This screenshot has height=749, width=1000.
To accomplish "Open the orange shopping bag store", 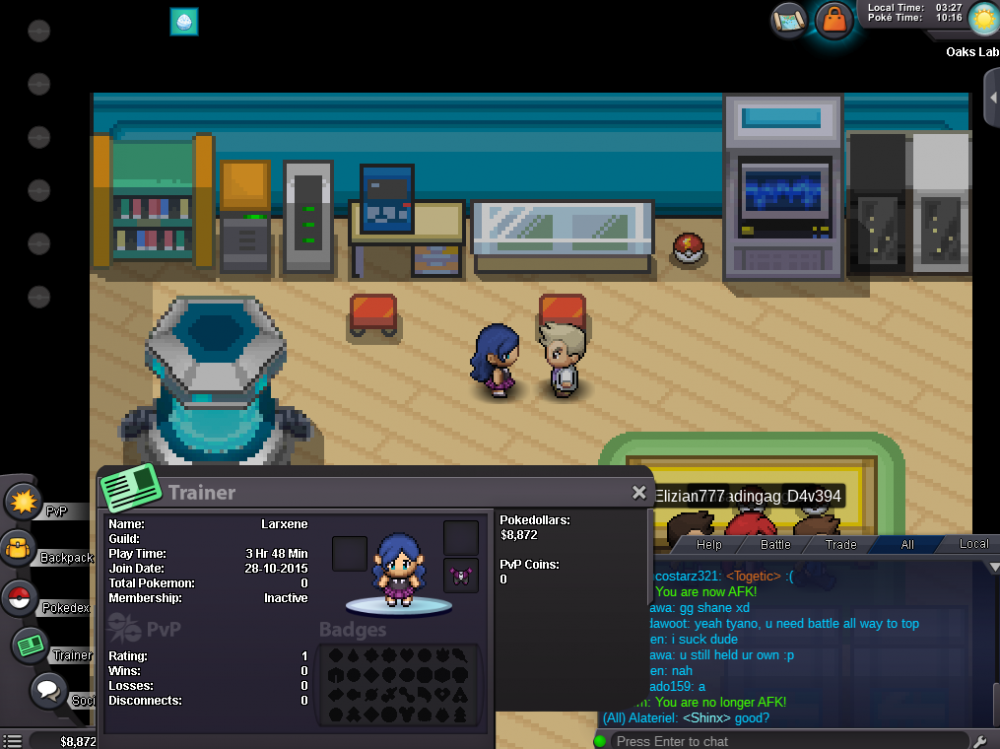I will pyautogui.click(x=834, y=19).
